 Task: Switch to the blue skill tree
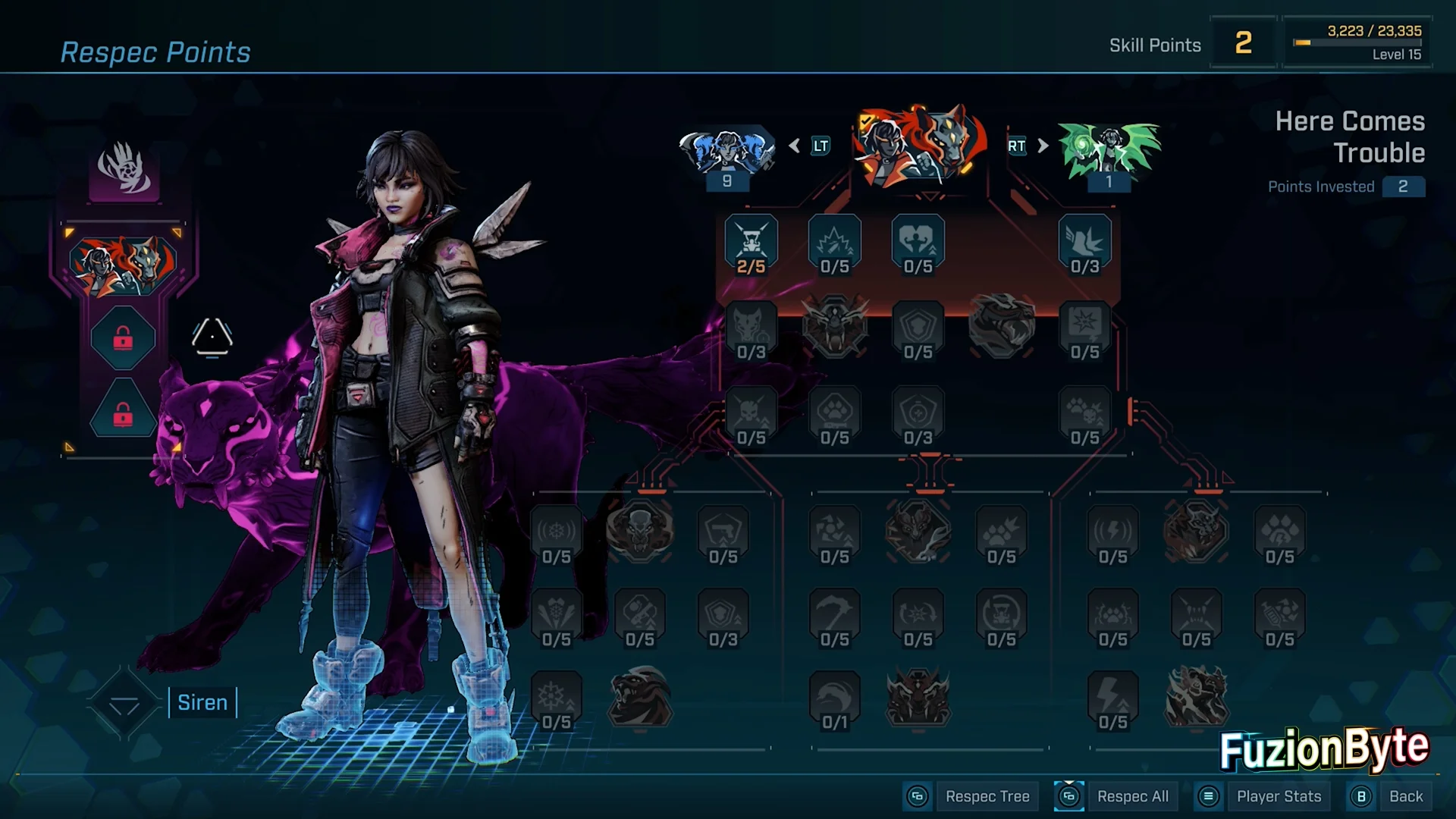[x=726, y=152]
